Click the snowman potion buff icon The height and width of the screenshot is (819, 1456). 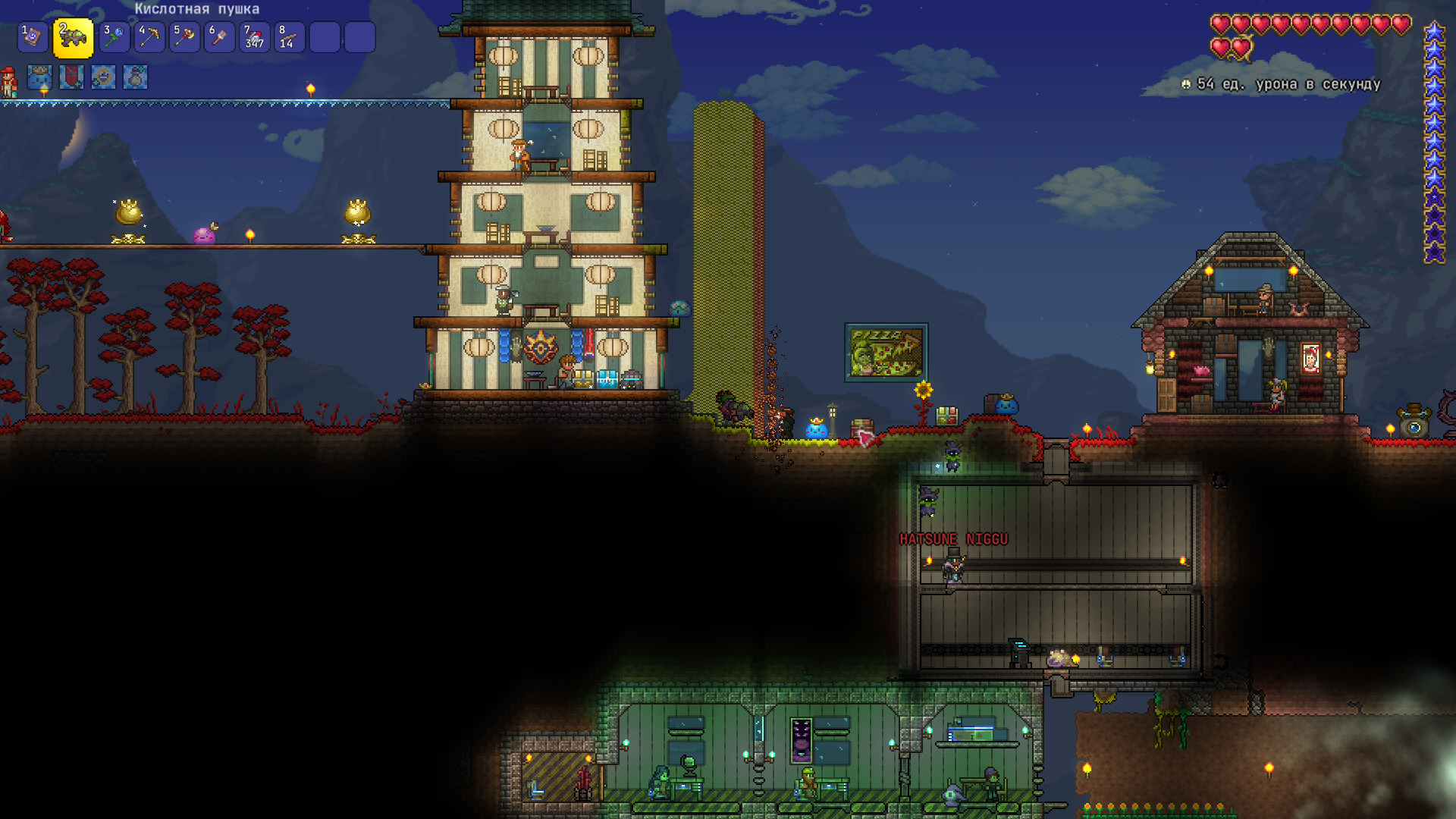click(x=135, y=77)
